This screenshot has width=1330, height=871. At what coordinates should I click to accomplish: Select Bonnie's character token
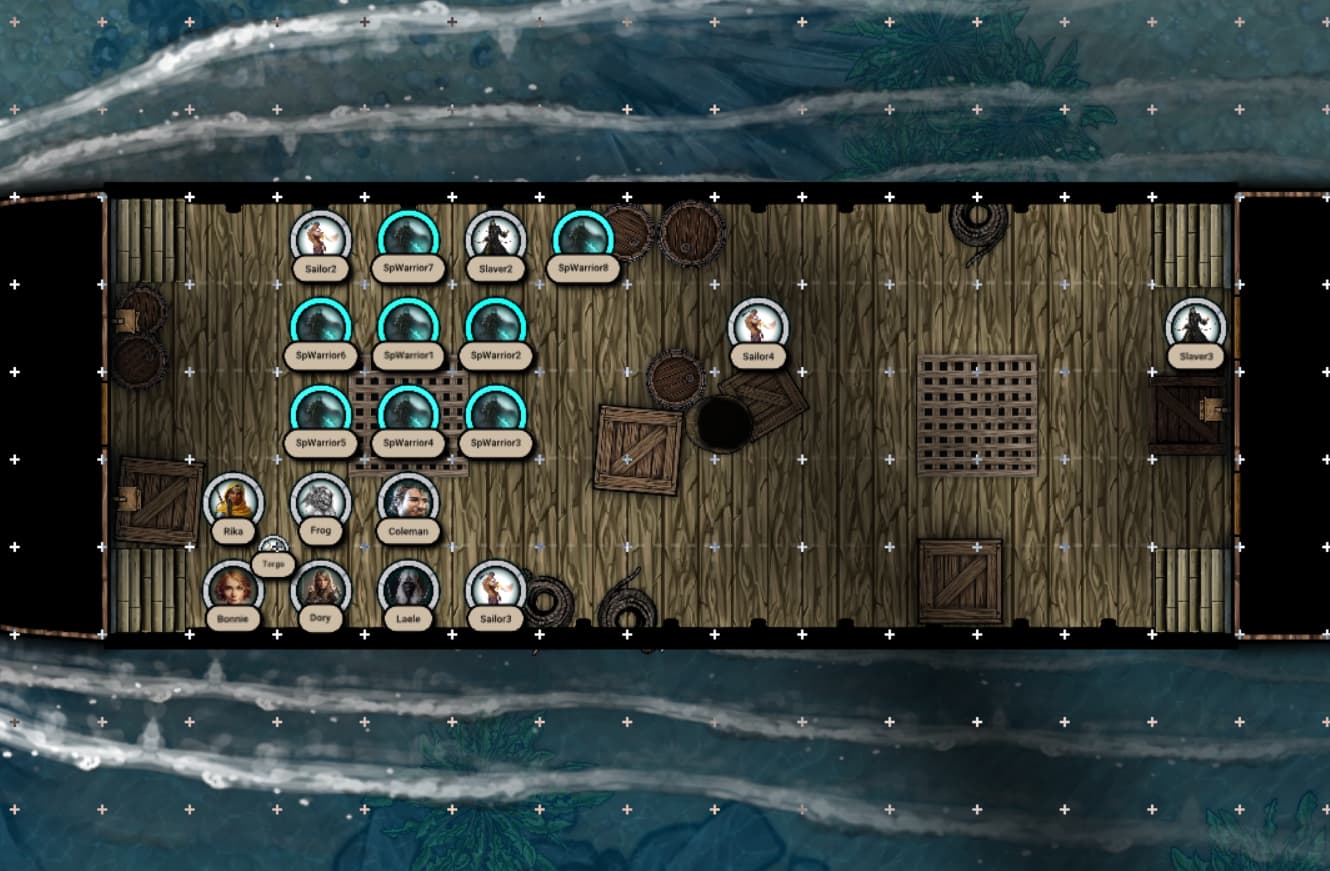233,590
